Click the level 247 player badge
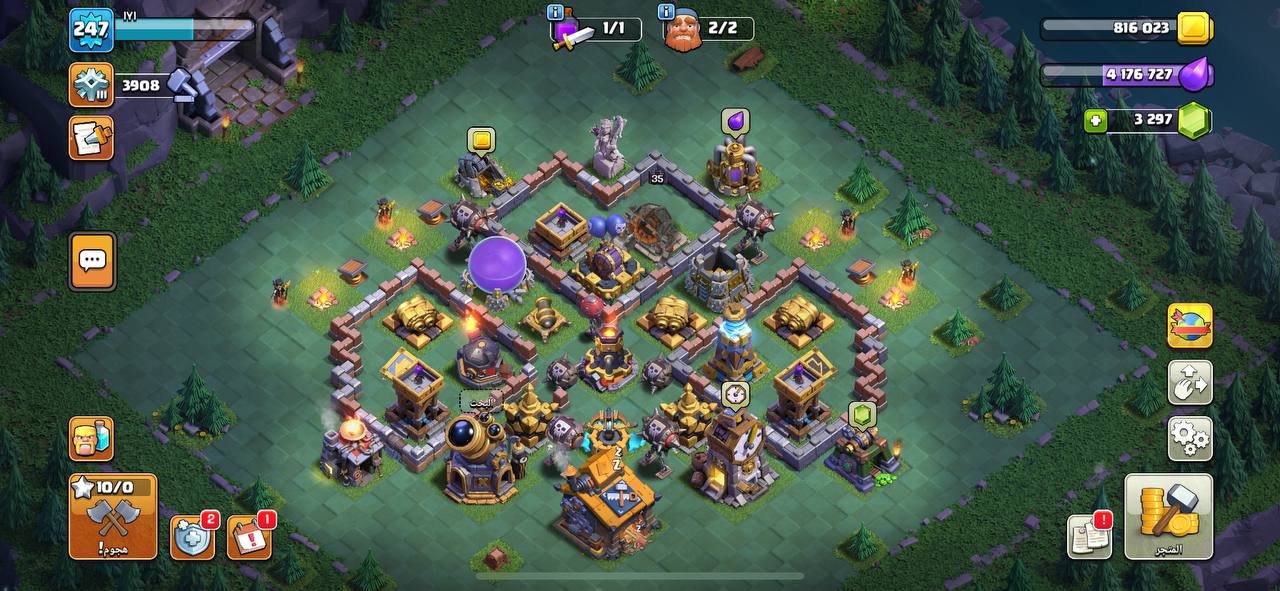This screenshot has width=1280, height=591. point(91,30)
